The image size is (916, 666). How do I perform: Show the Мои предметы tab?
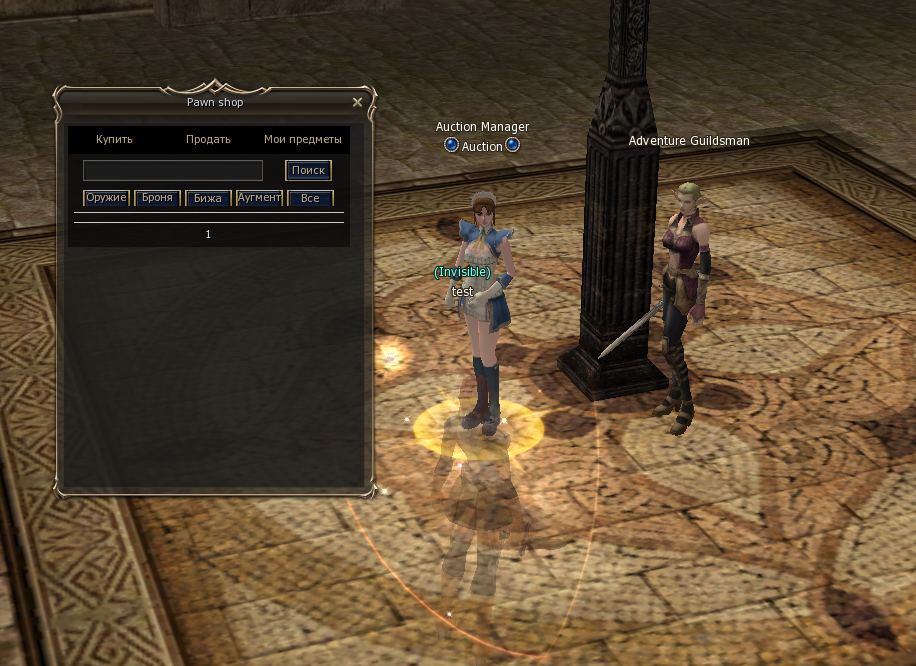302,139
